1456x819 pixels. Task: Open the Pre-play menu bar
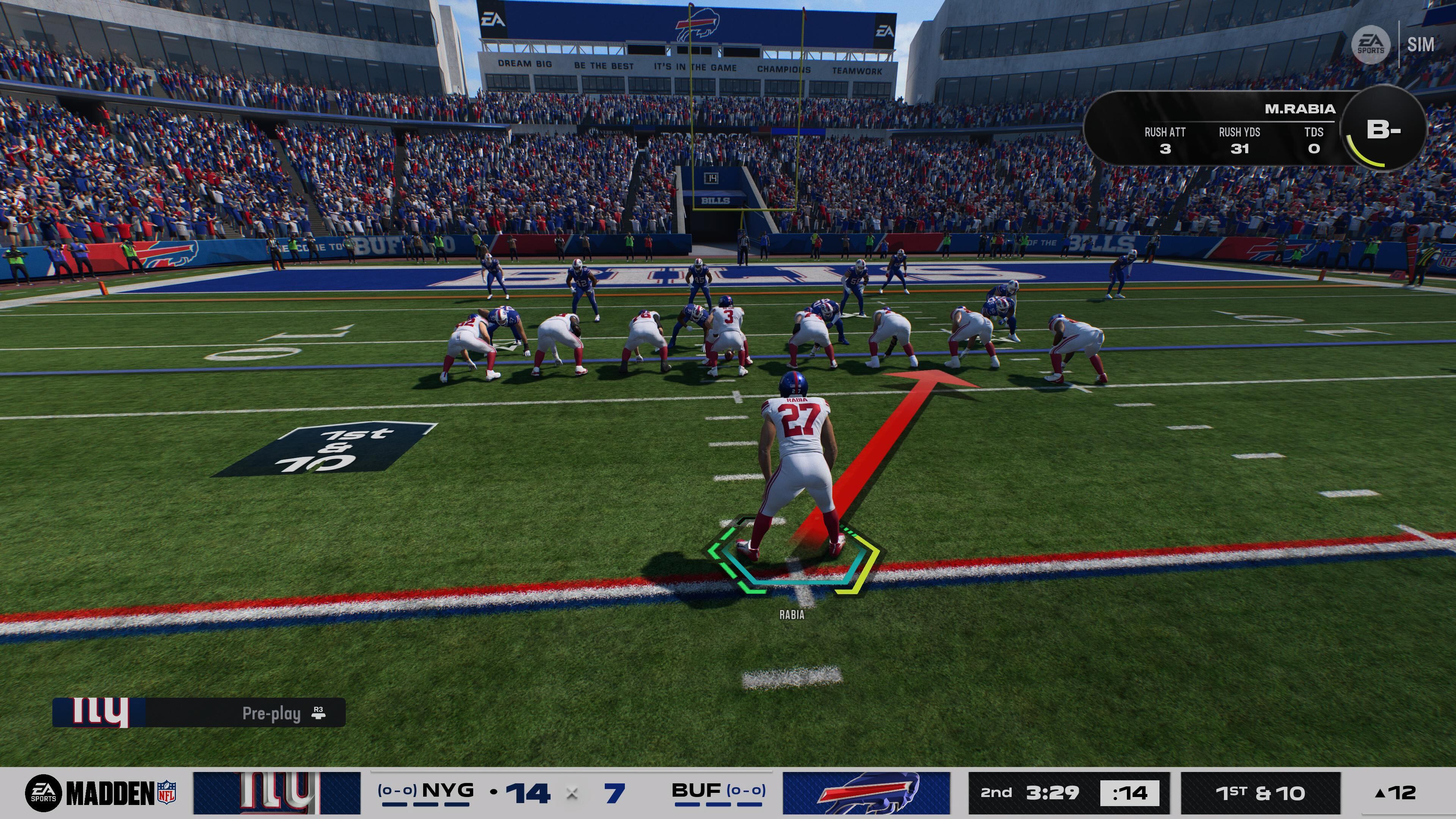[199, 713]
